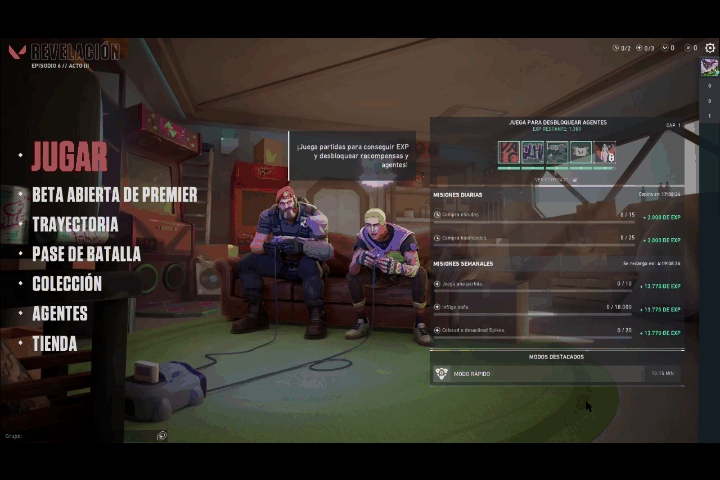Open the Tienda store
Screen dimensions: 720x480
54,344
